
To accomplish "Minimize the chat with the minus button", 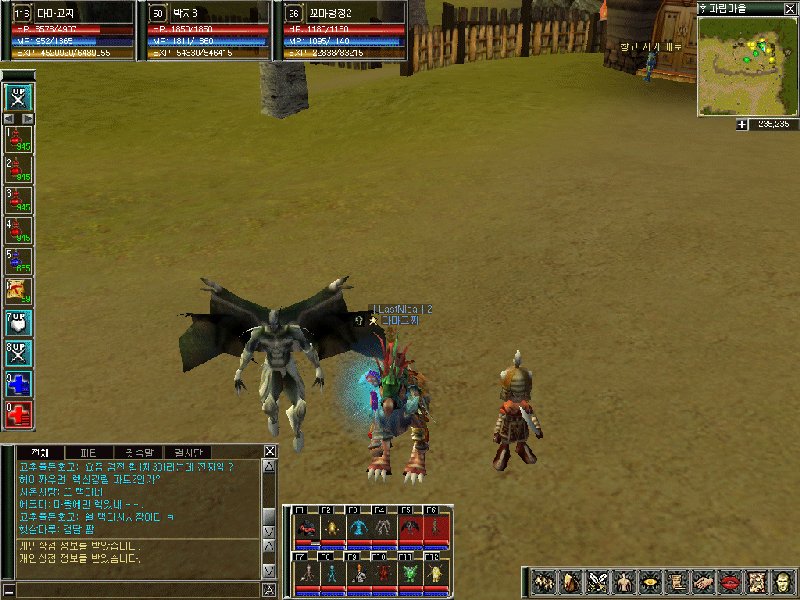I will point(9,590).
